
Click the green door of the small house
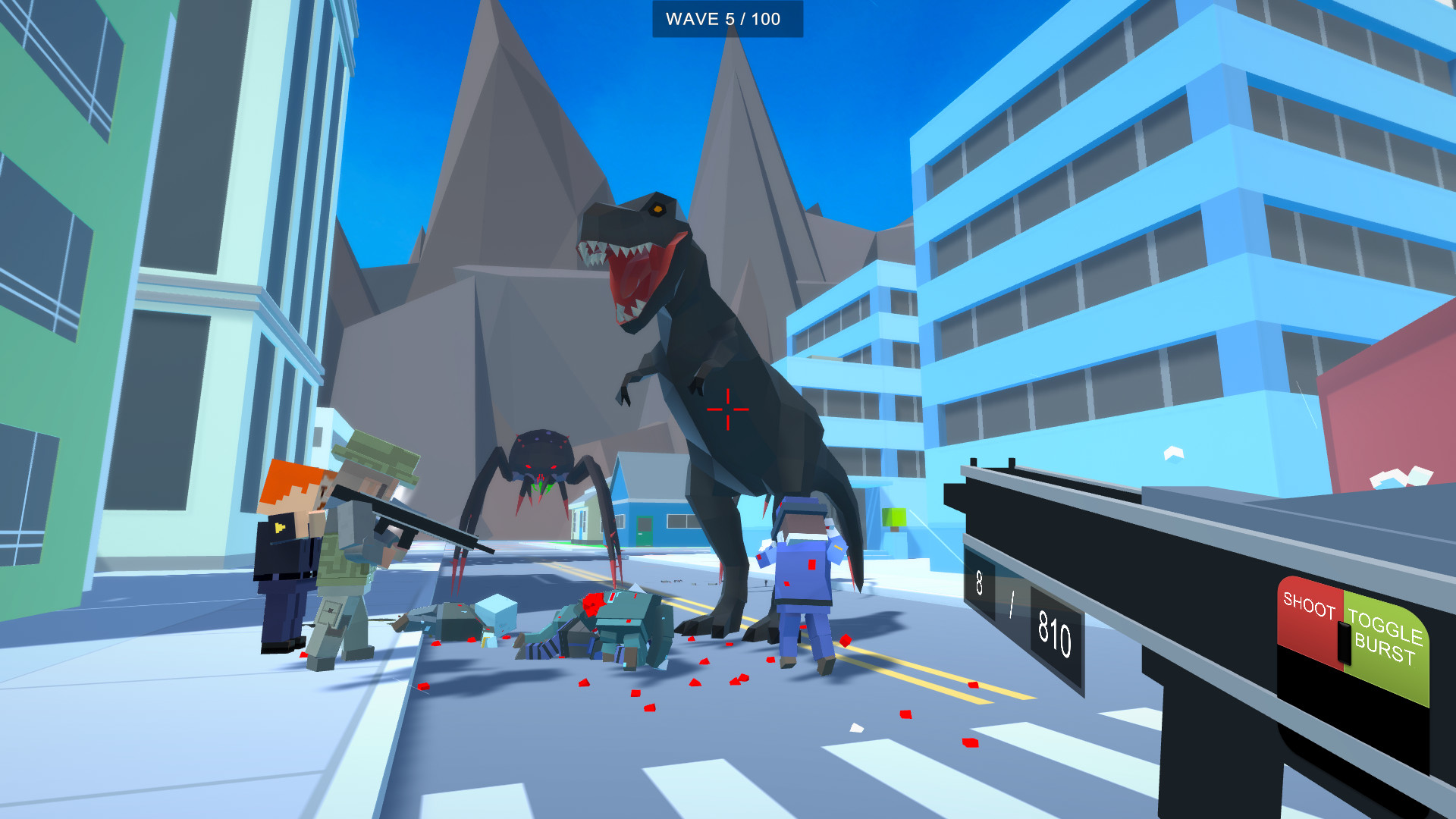tap(643, 531)
